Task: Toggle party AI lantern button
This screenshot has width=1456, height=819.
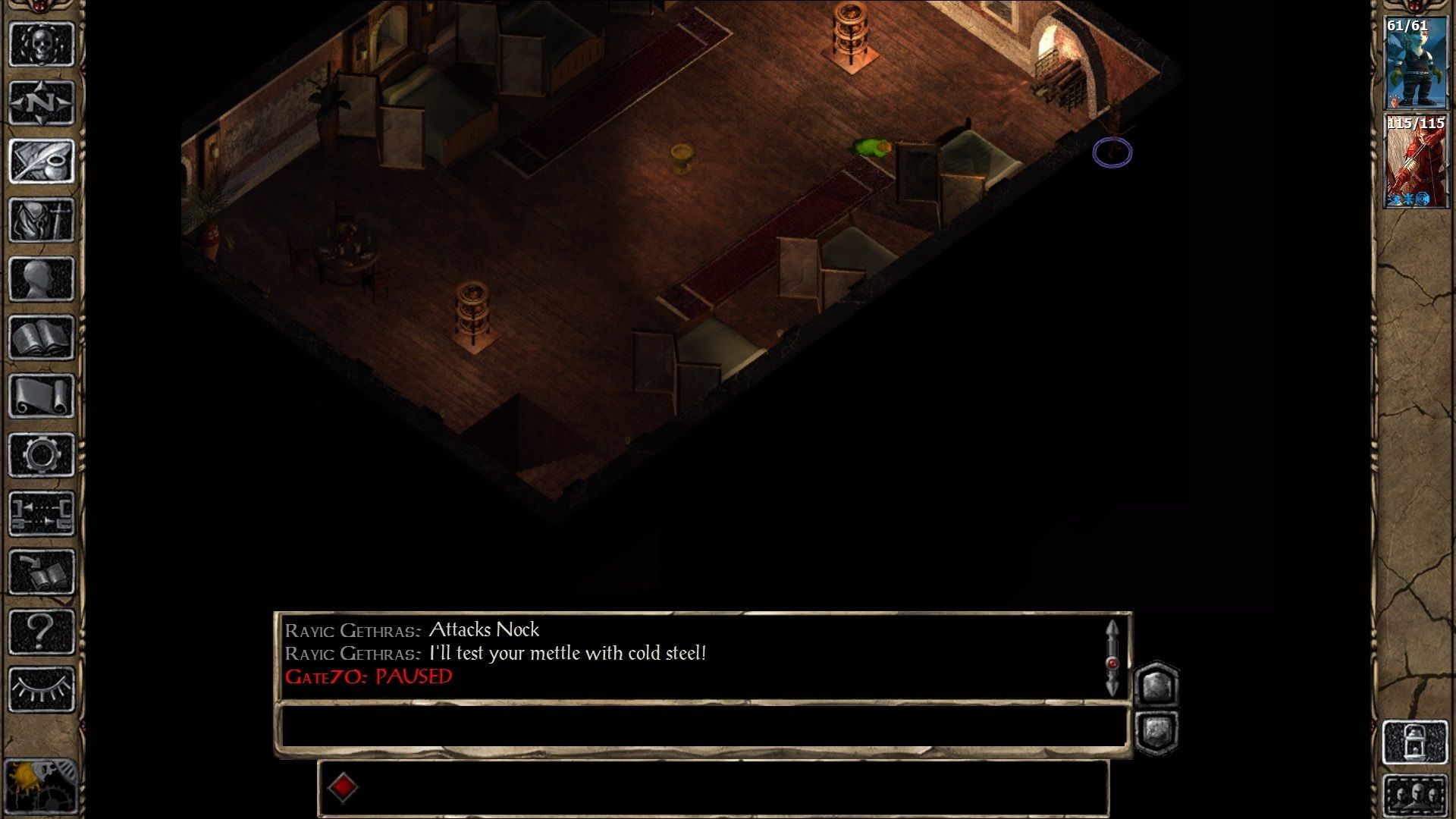Action: [1415, 742]
